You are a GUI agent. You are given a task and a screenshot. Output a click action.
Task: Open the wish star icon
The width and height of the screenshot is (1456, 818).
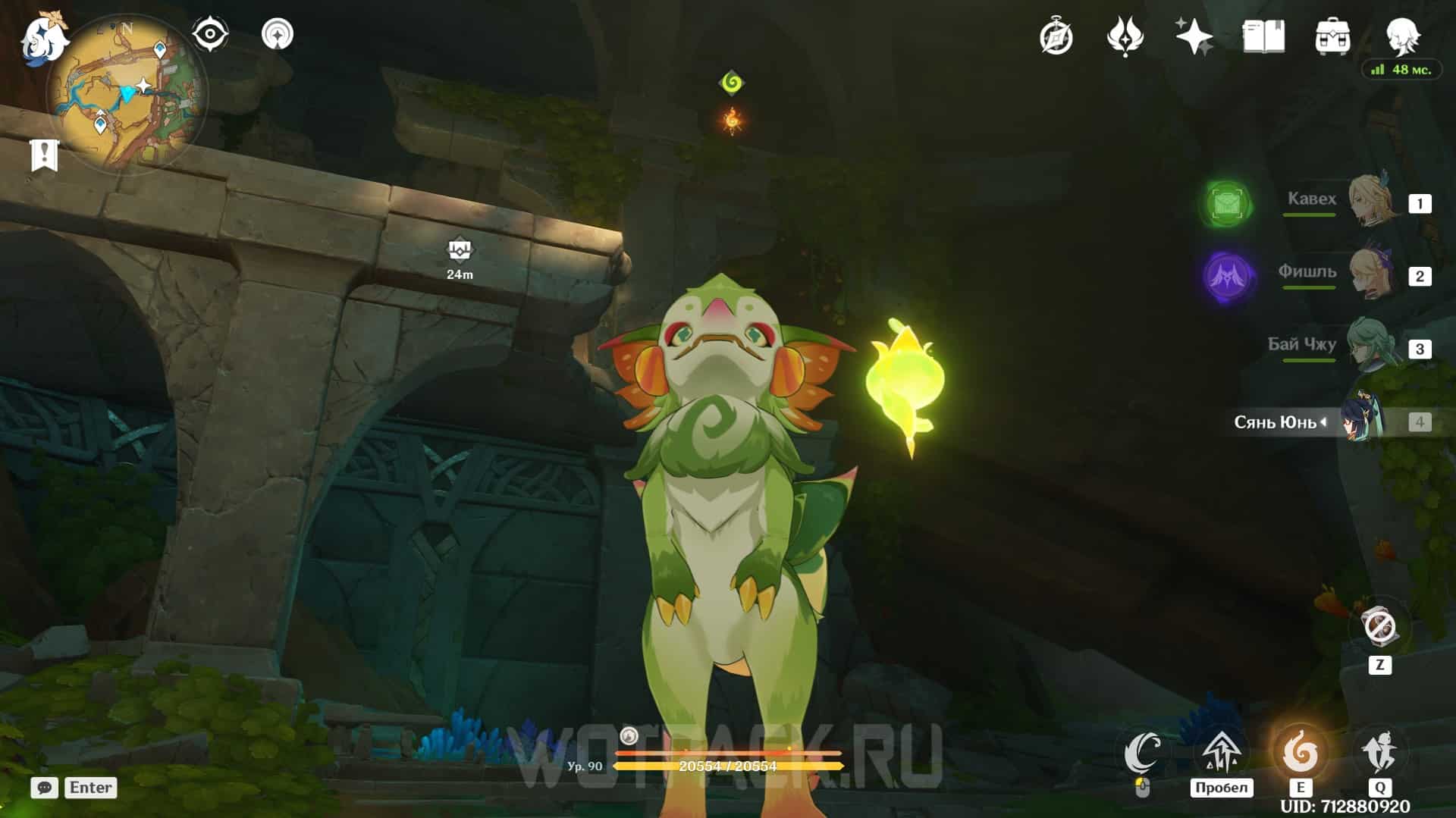click(x=1194, y=37)
